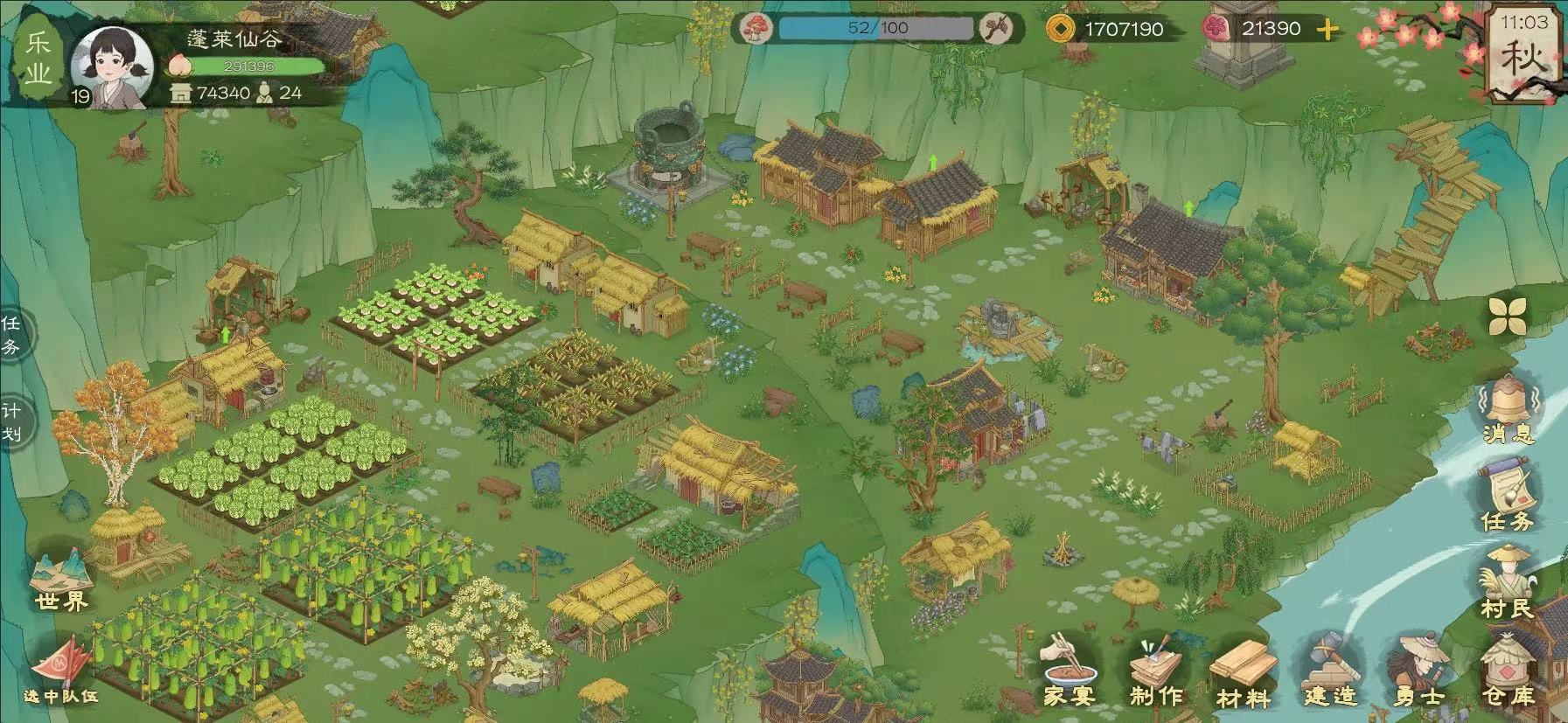Open the 材料 materials menu
Image resolution: width=1568 pixels, height=723 pixels.
[1243, 673]
